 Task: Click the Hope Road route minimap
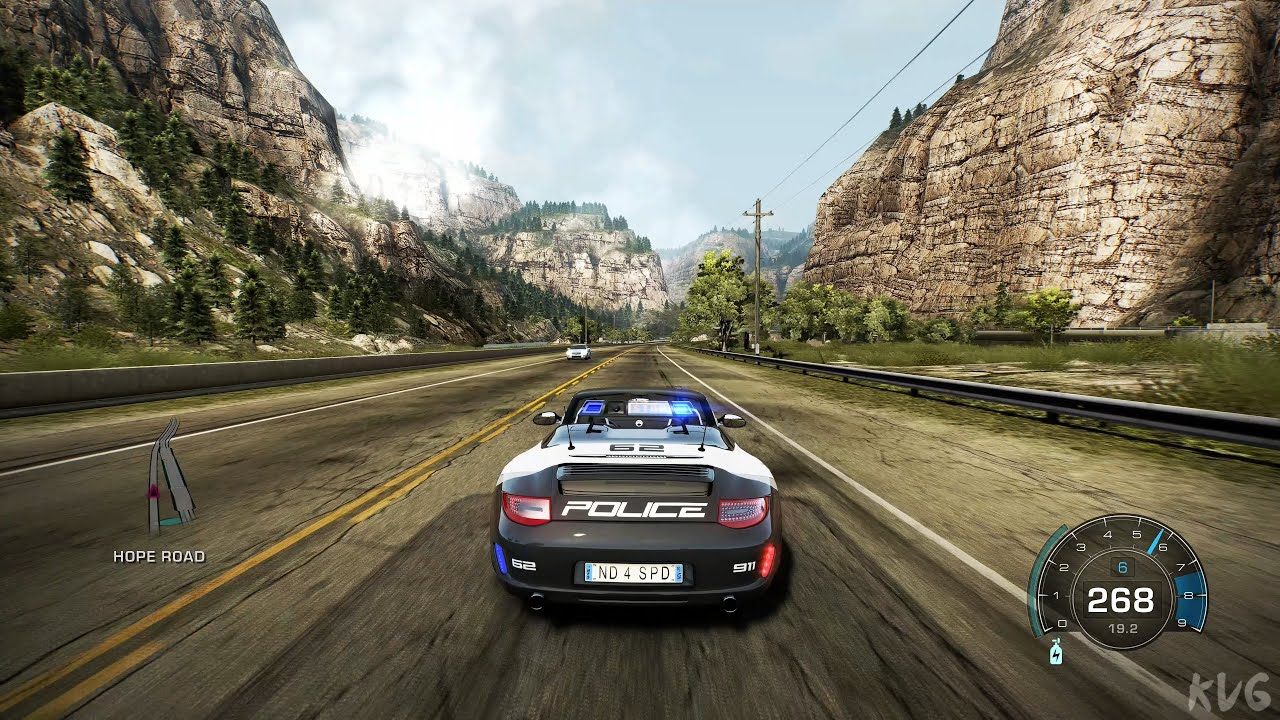167,477
